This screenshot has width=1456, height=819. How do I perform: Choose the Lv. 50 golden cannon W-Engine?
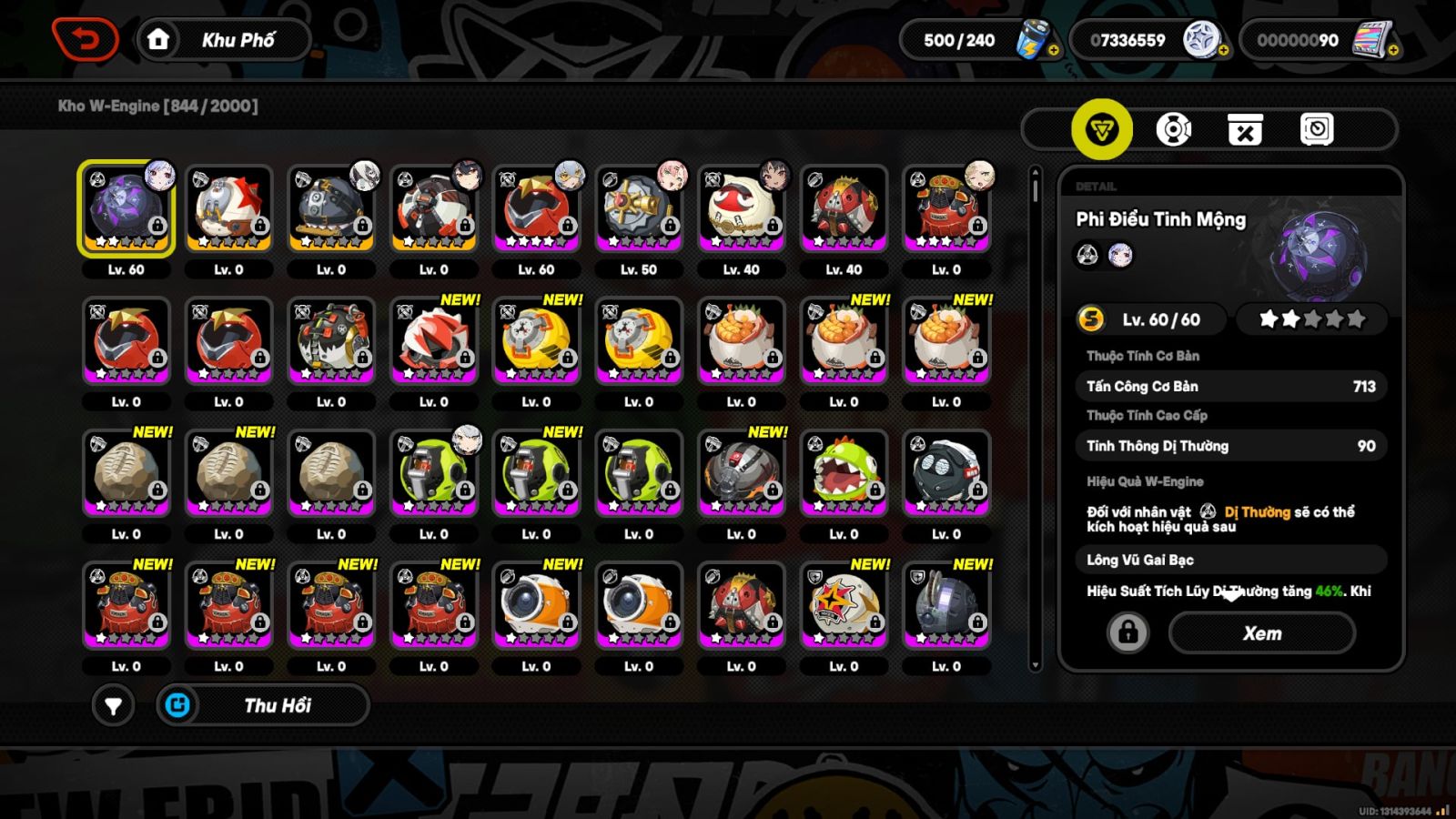[x=639, y=208]
